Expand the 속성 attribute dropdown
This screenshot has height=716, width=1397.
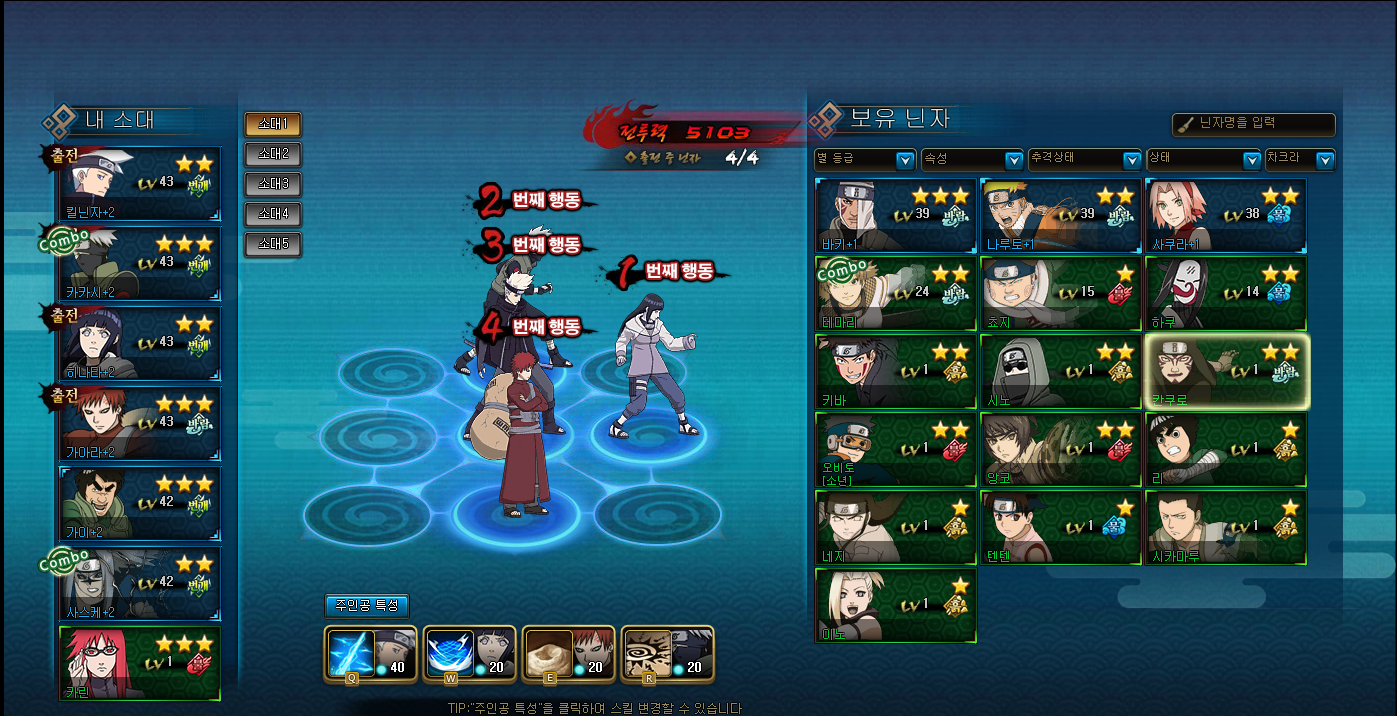coord(971,160)
